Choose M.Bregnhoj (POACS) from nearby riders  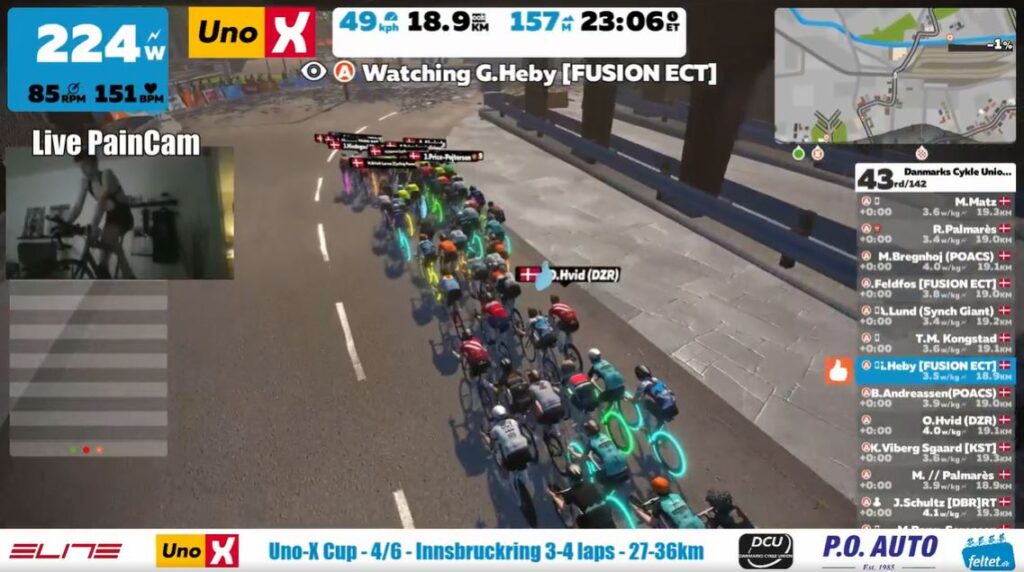pyautogui.click(x=935, y=261)
